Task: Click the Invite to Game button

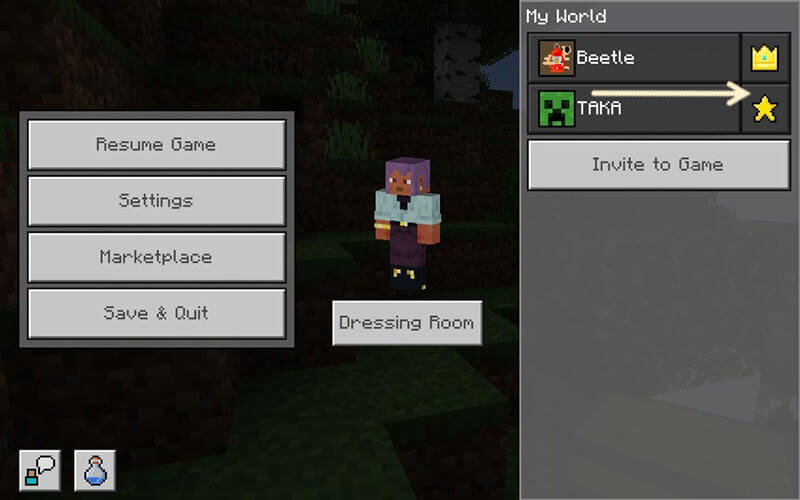Action: (657, 165)
